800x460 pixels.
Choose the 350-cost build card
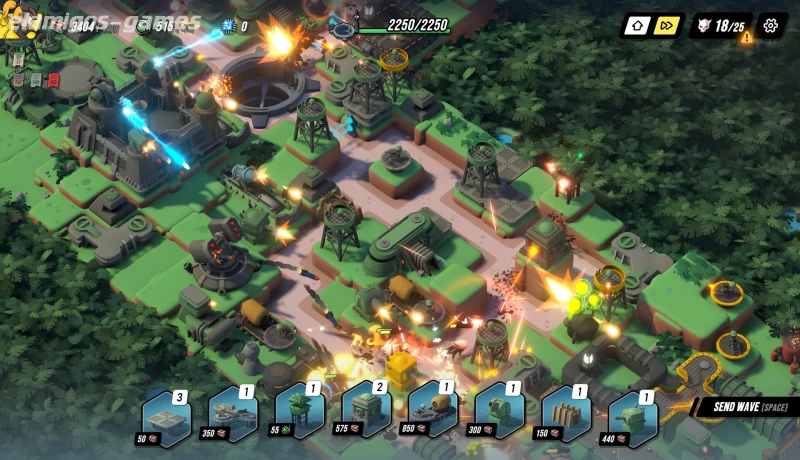[x=233, y=412]
